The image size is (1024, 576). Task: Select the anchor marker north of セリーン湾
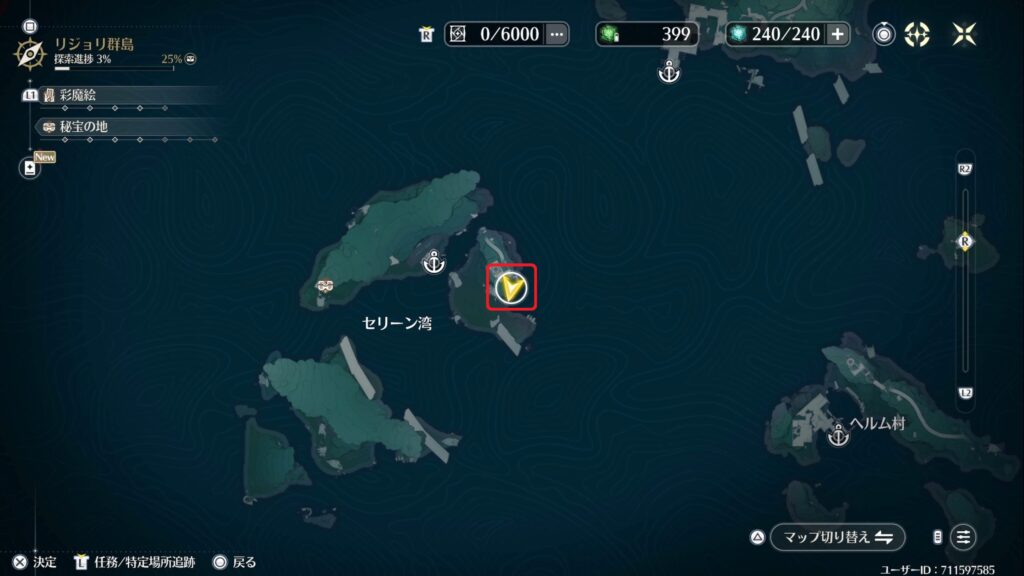(434, 262)
